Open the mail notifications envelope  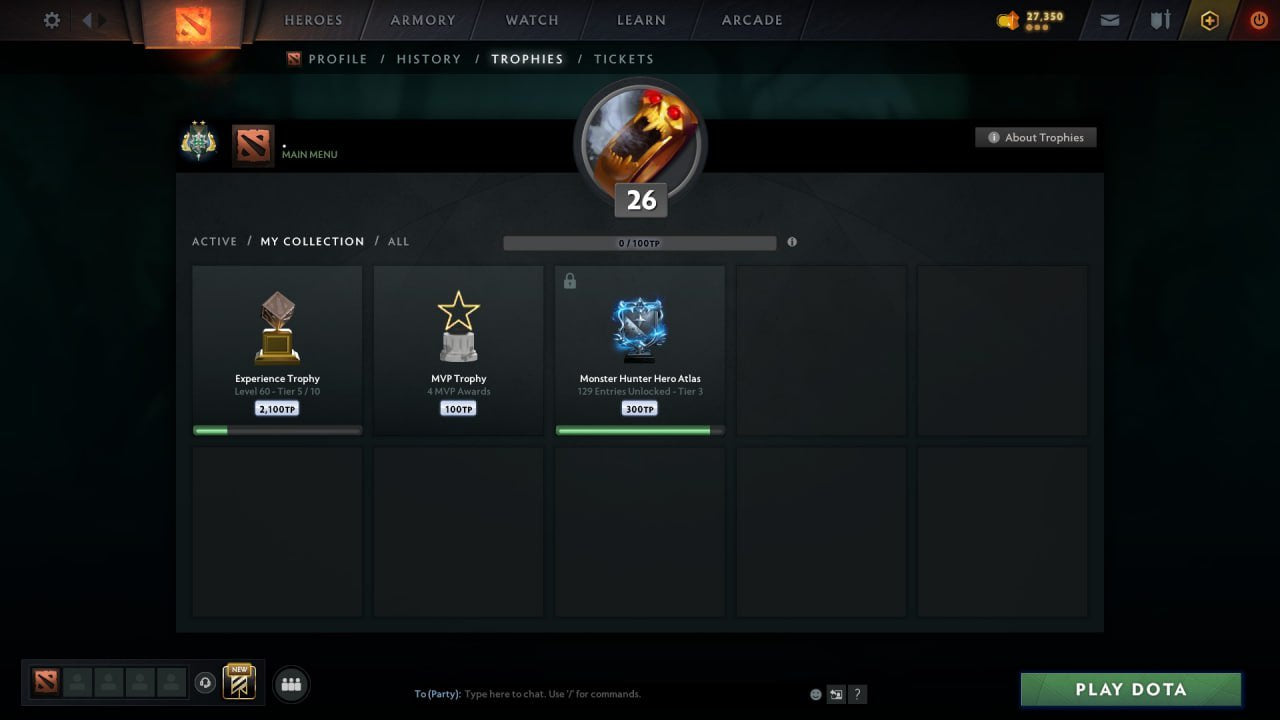(1109, 19)
